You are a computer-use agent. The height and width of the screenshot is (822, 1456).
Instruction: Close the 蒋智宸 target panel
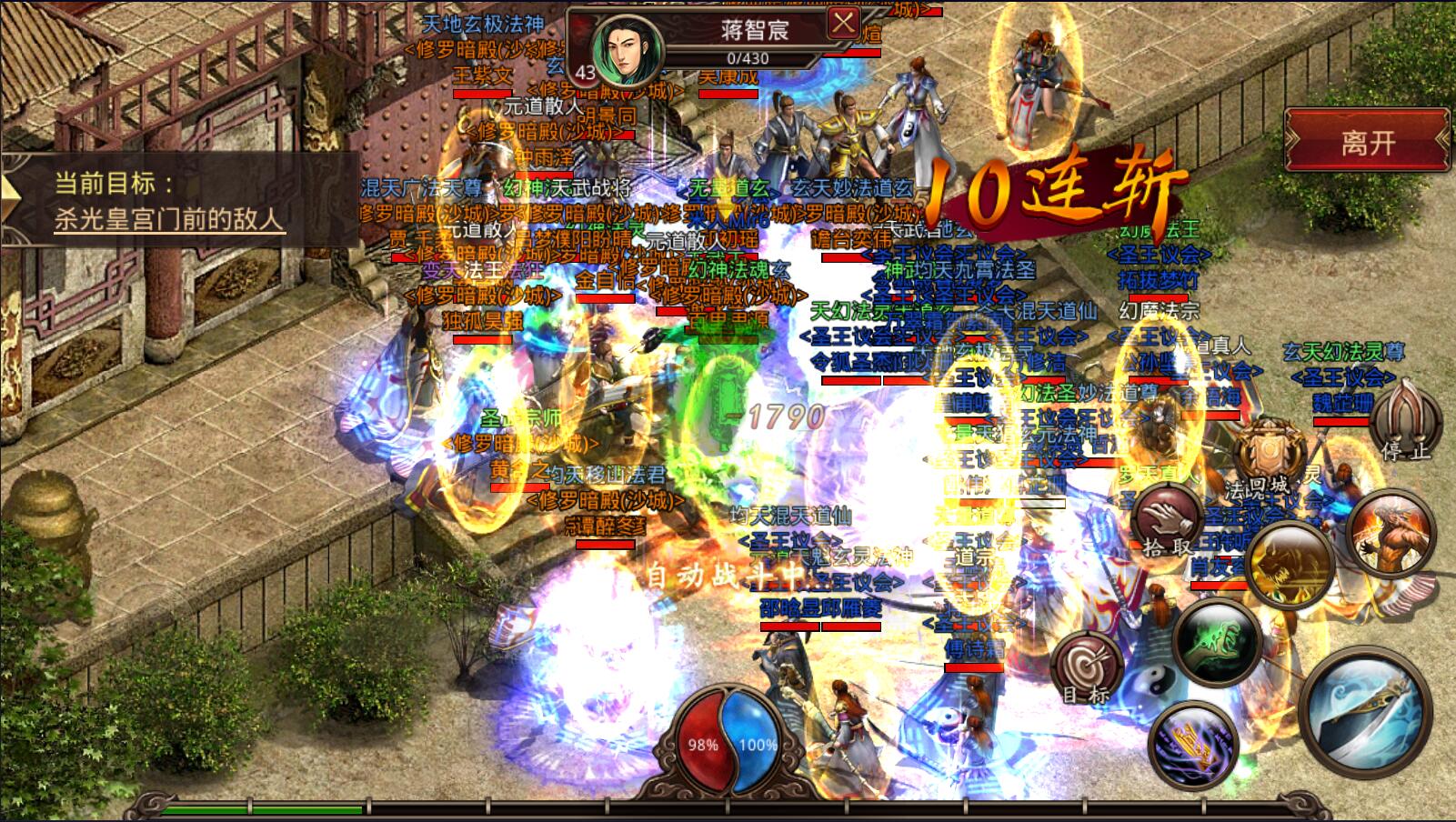point(843,24)
